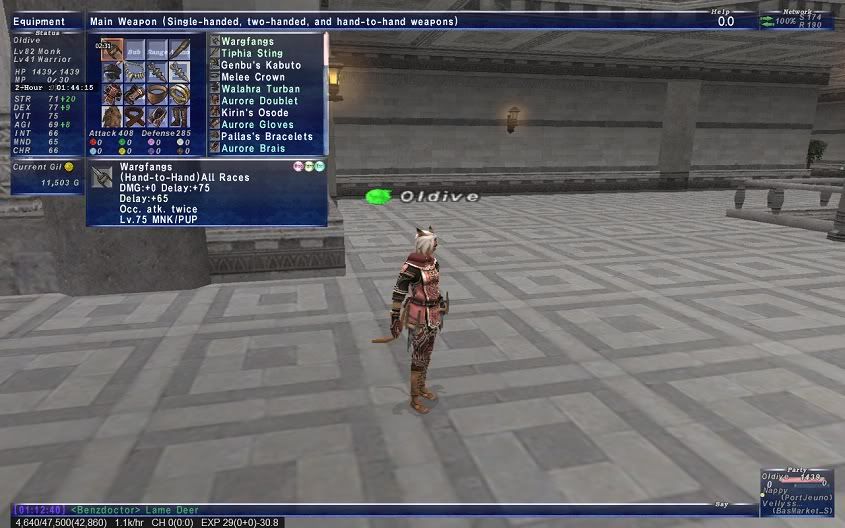Open the empty Range equipment slot
Screen dimensions: 845x528
point(157,50)
